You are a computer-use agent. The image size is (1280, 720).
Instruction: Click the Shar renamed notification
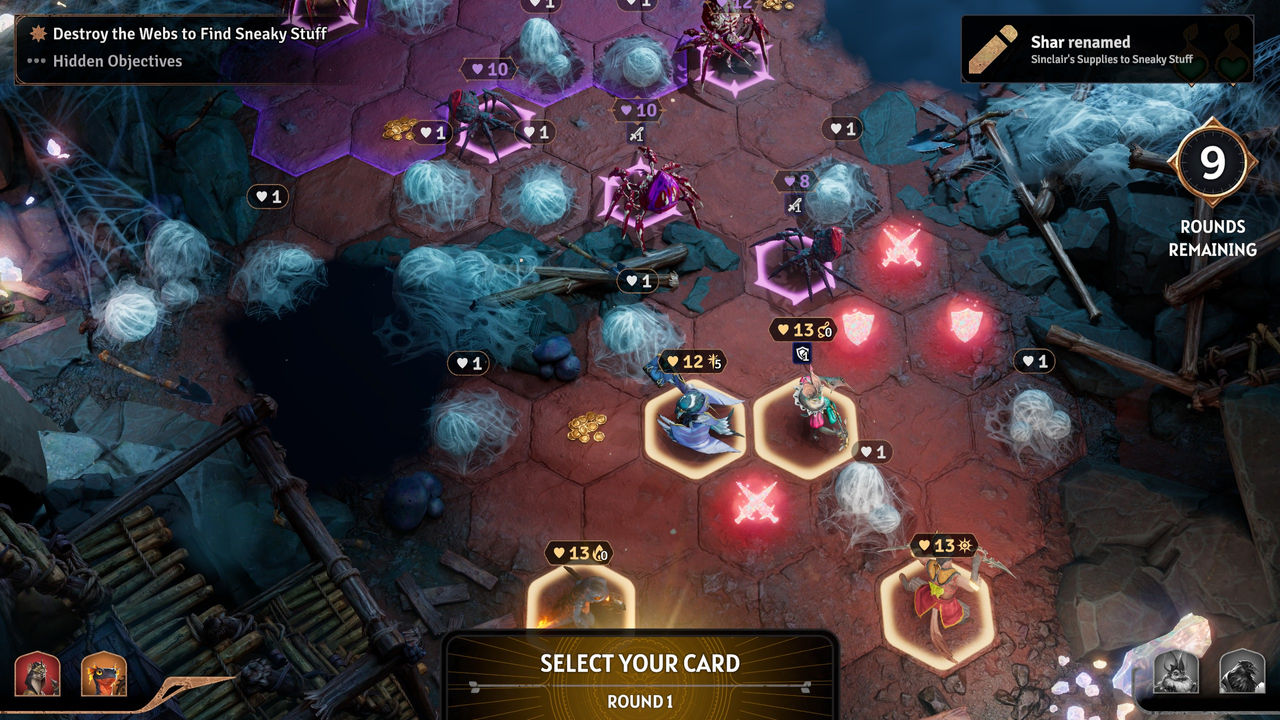pyautogui.click(x=1106, y=49)
